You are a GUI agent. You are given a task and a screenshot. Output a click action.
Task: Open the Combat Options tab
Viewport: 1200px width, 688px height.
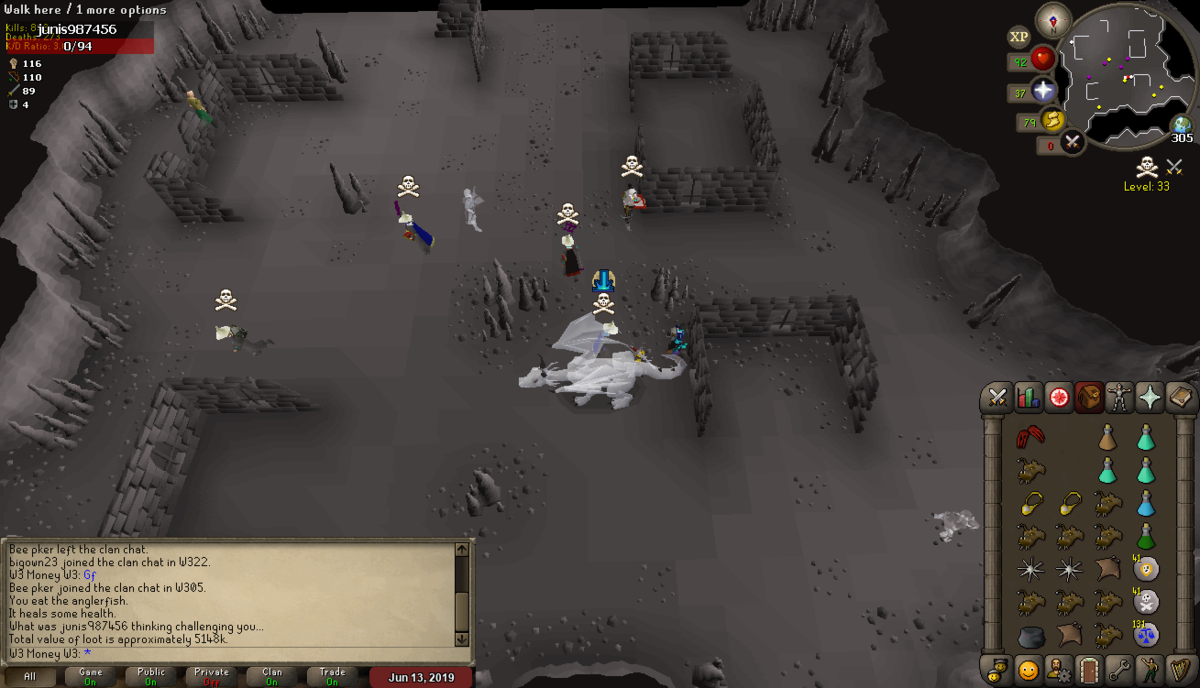(997, 398)
